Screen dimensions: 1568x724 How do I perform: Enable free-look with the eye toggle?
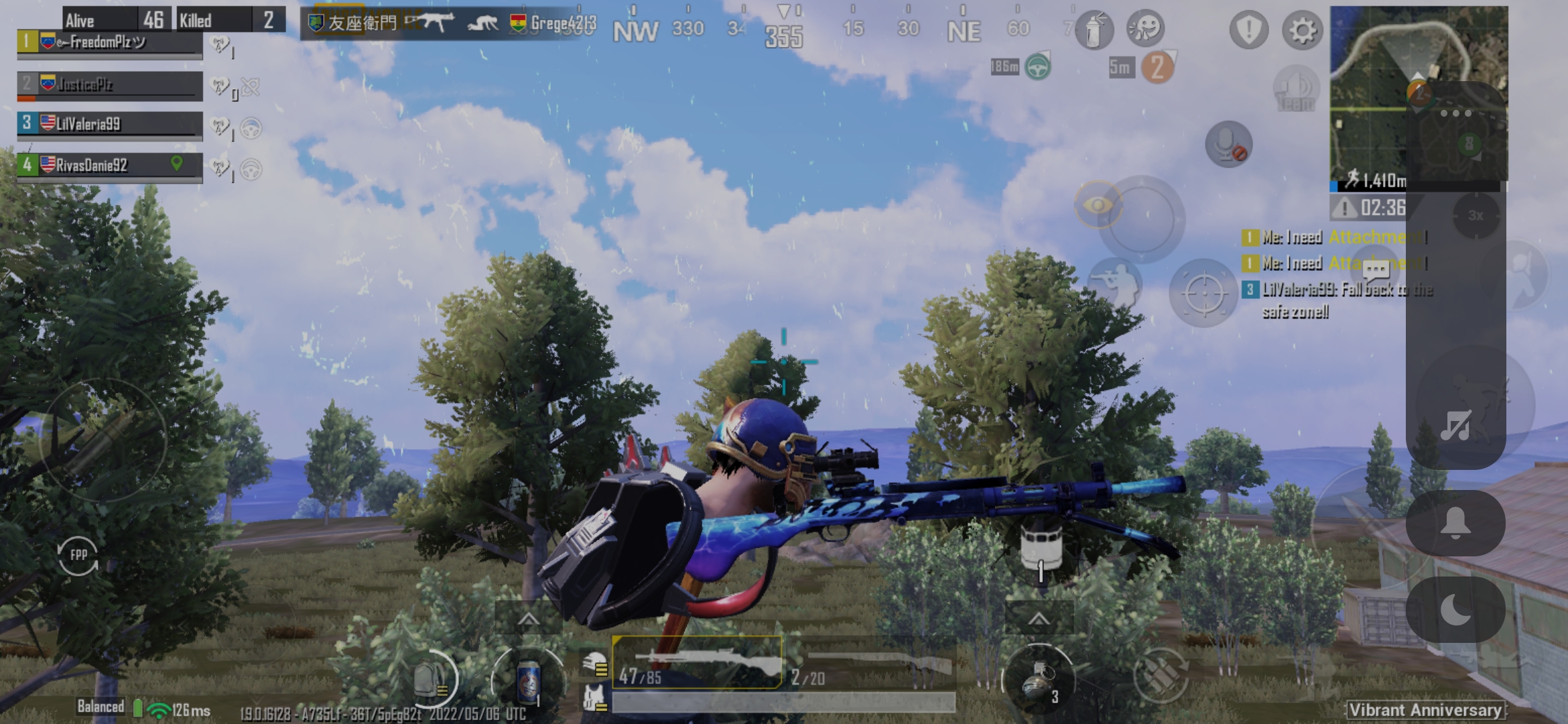coord(1097,204)
